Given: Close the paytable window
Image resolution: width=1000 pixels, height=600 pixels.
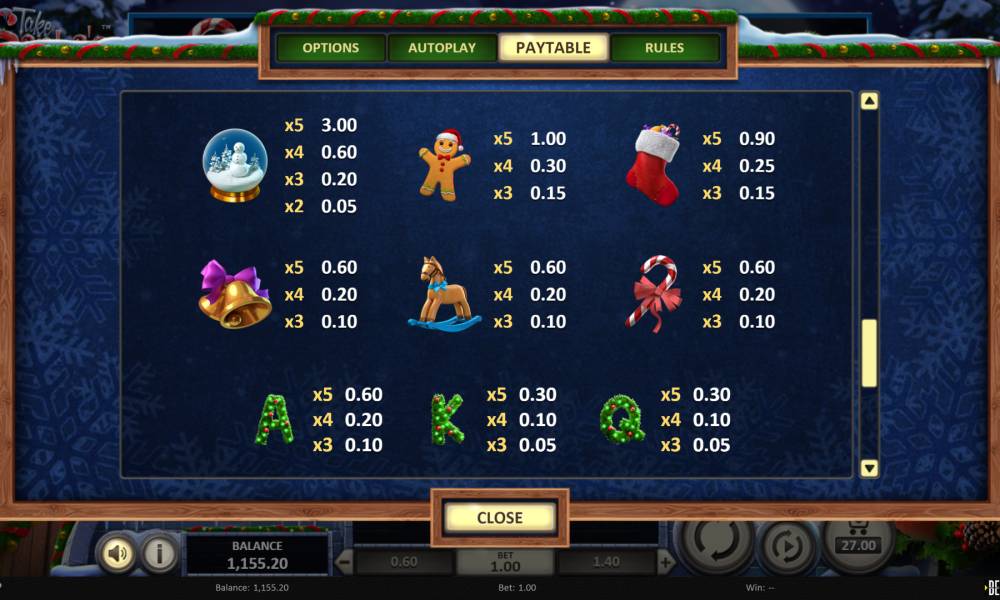Looking at the screenshot, I should tap(499, 517).
